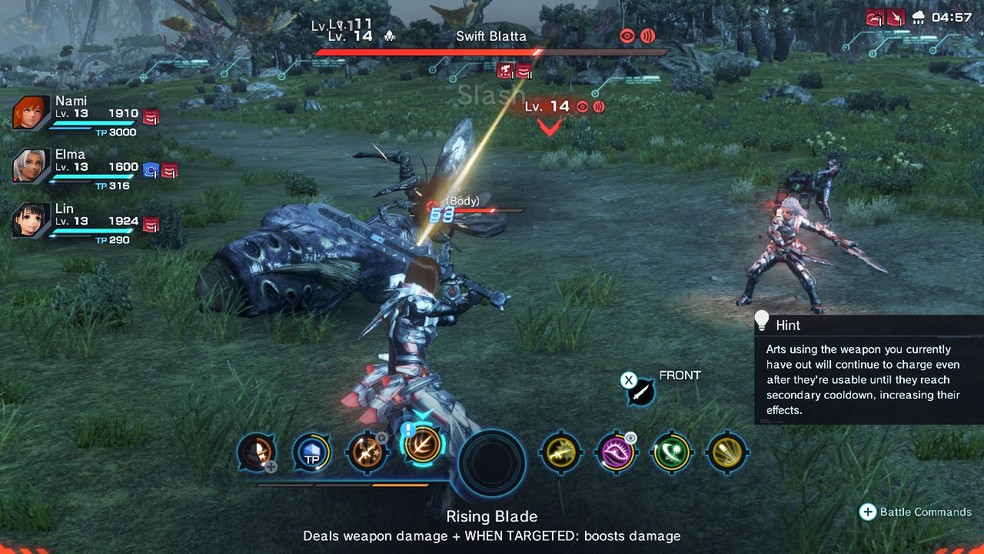Trigger the green swirl art icon
Screen dimensions: 984x554
[671, 453]
